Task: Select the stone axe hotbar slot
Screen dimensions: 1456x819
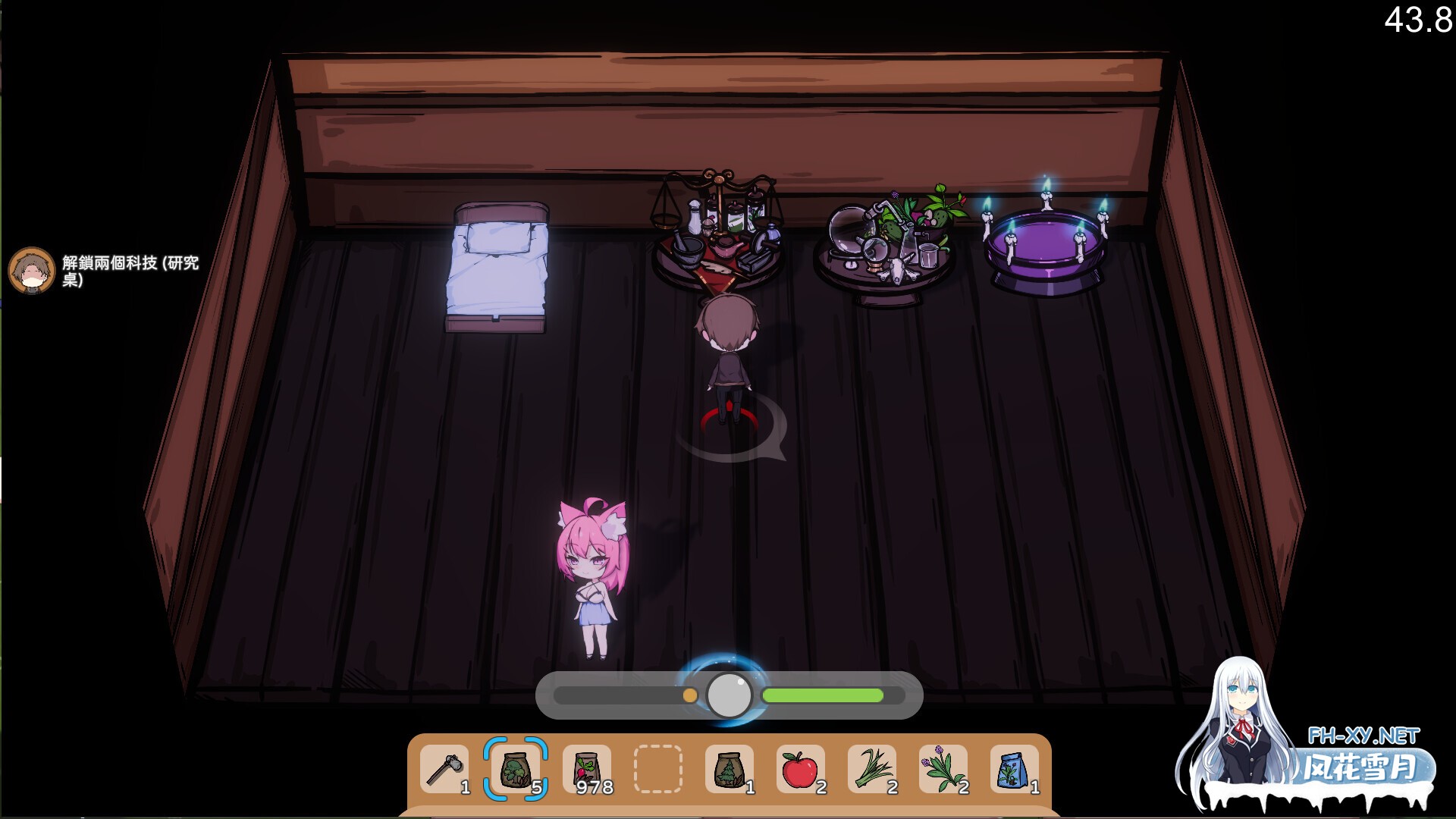Action: (x=444, y=769)
